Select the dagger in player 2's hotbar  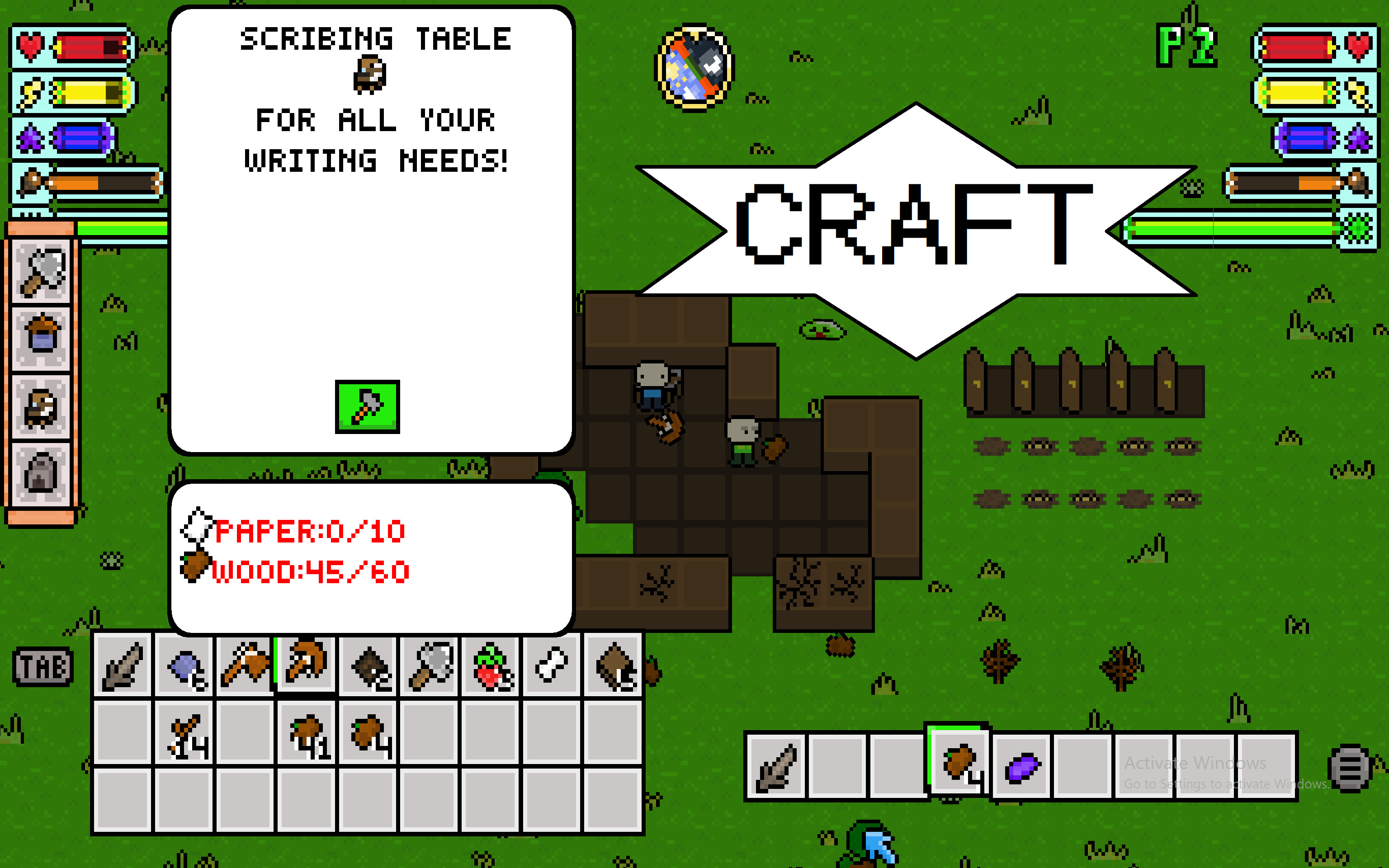(775, 764)
